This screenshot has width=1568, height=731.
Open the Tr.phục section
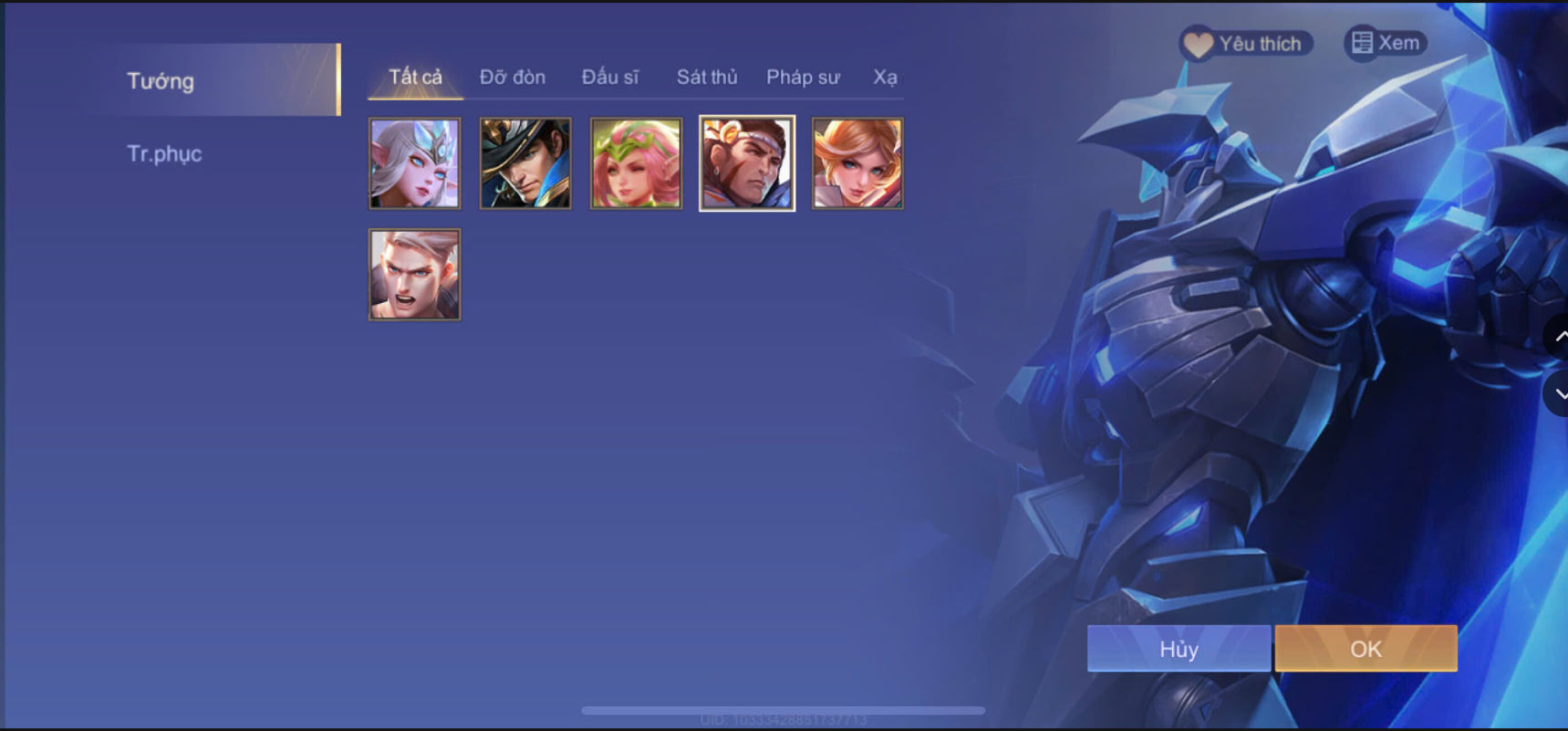point(165,153)
